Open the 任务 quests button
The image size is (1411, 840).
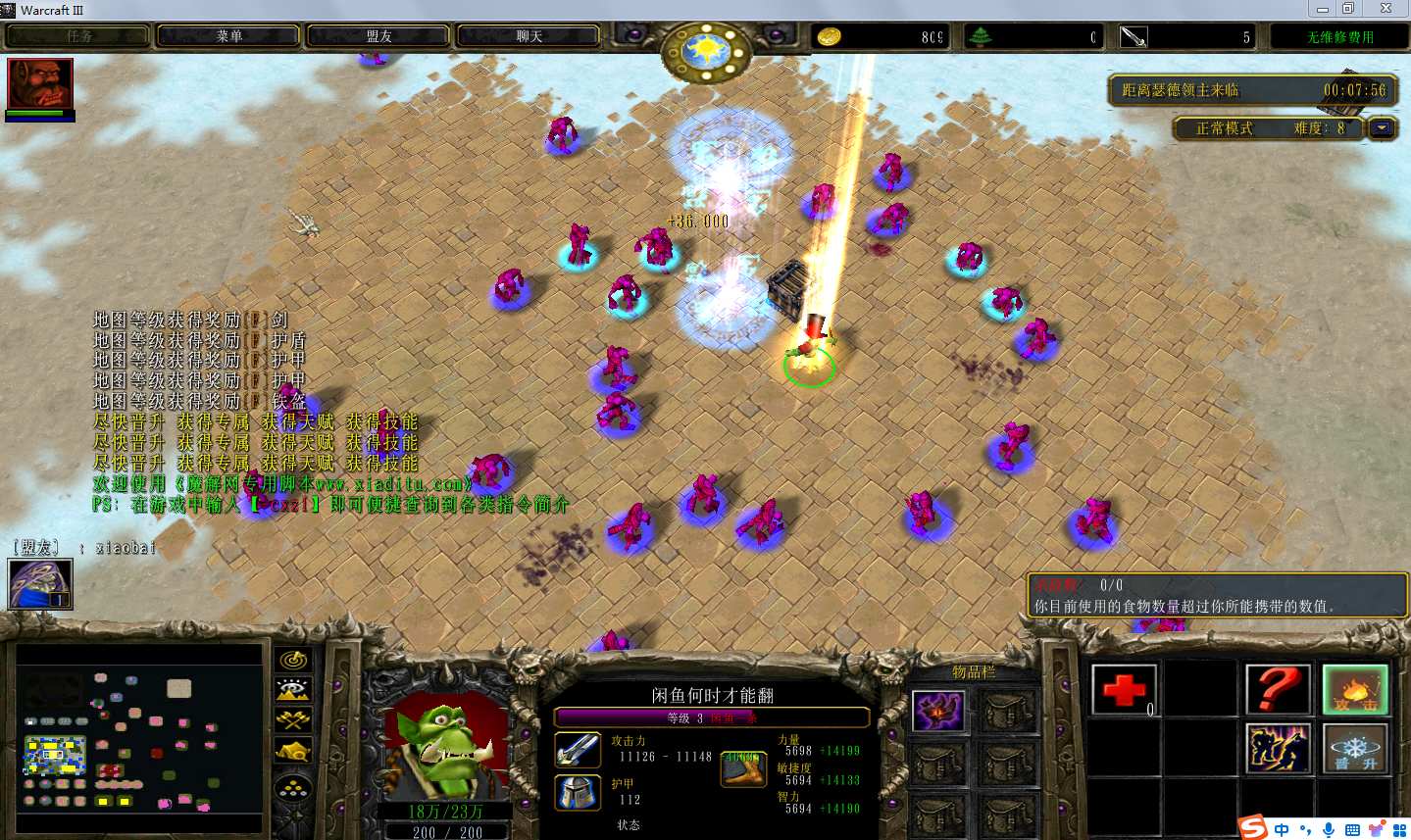pyautogui.click(x=78, y=36)
